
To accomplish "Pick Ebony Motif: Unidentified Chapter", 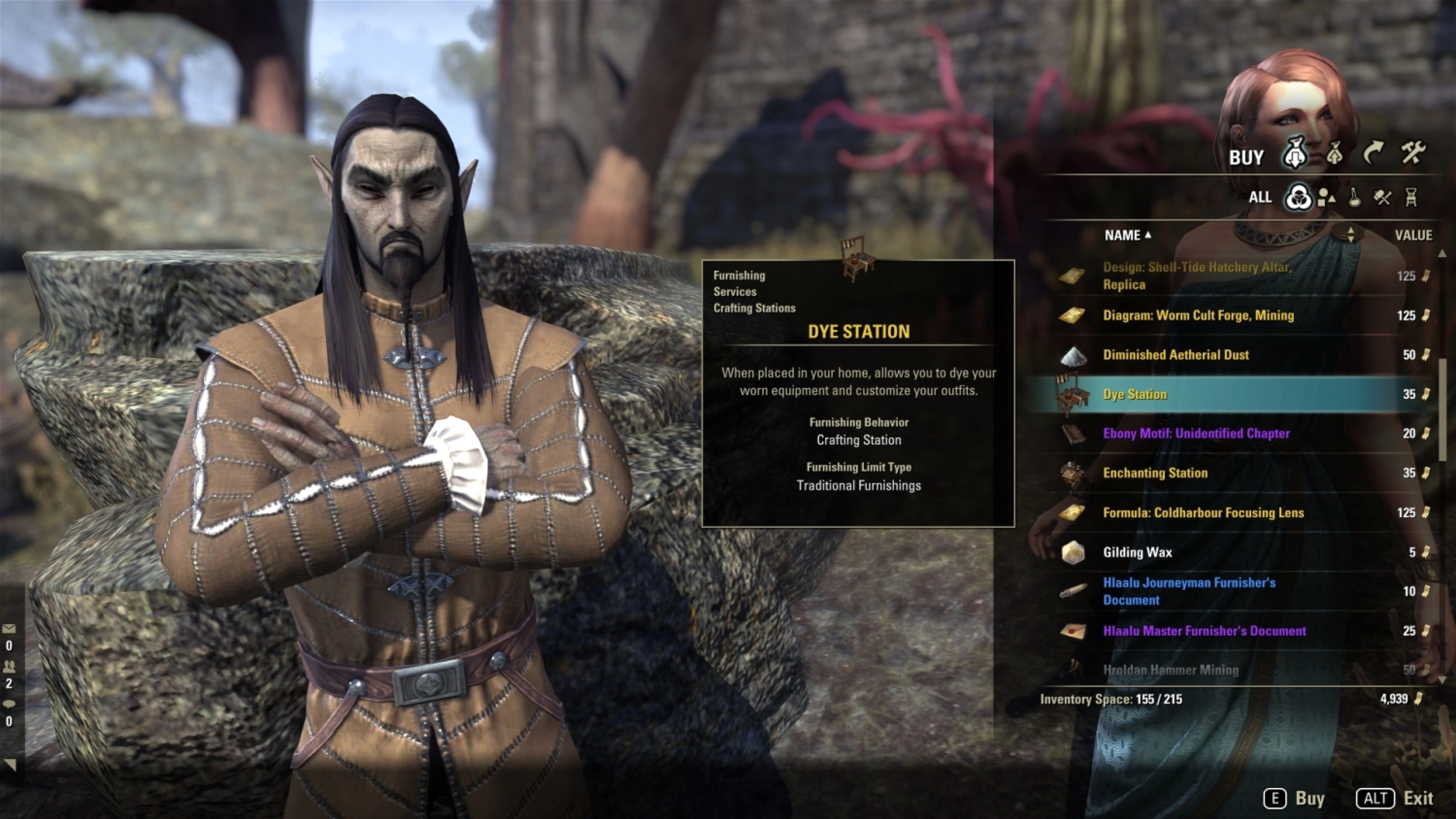I will click(x=1196, y=434).
